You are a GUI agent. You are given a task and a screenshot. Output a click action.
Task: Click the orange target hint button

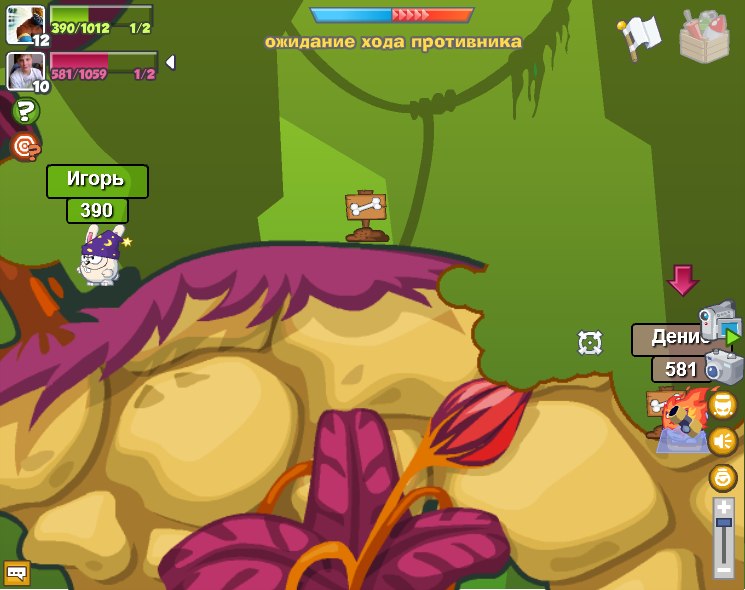click(x=25, y=147)
